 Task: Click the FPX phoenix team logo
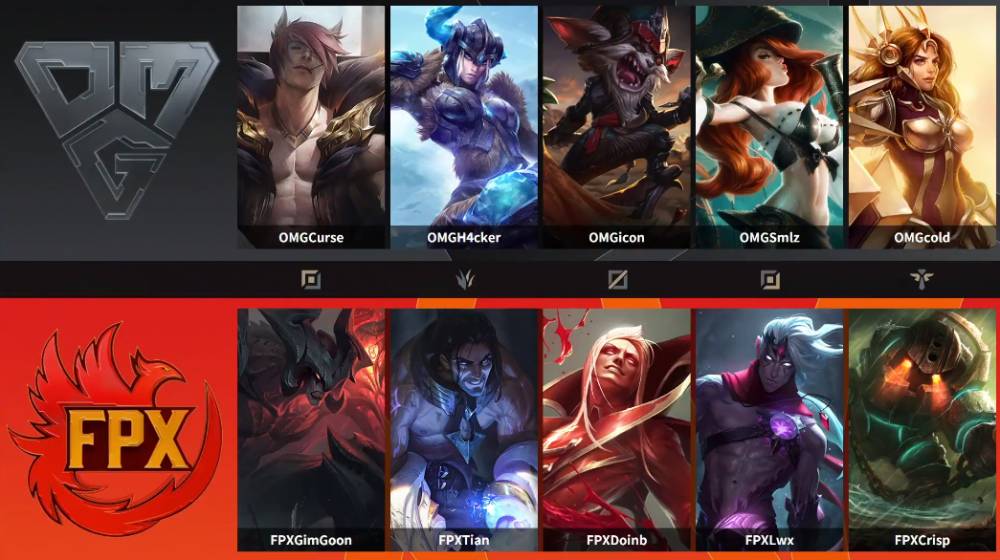(115, 430)
